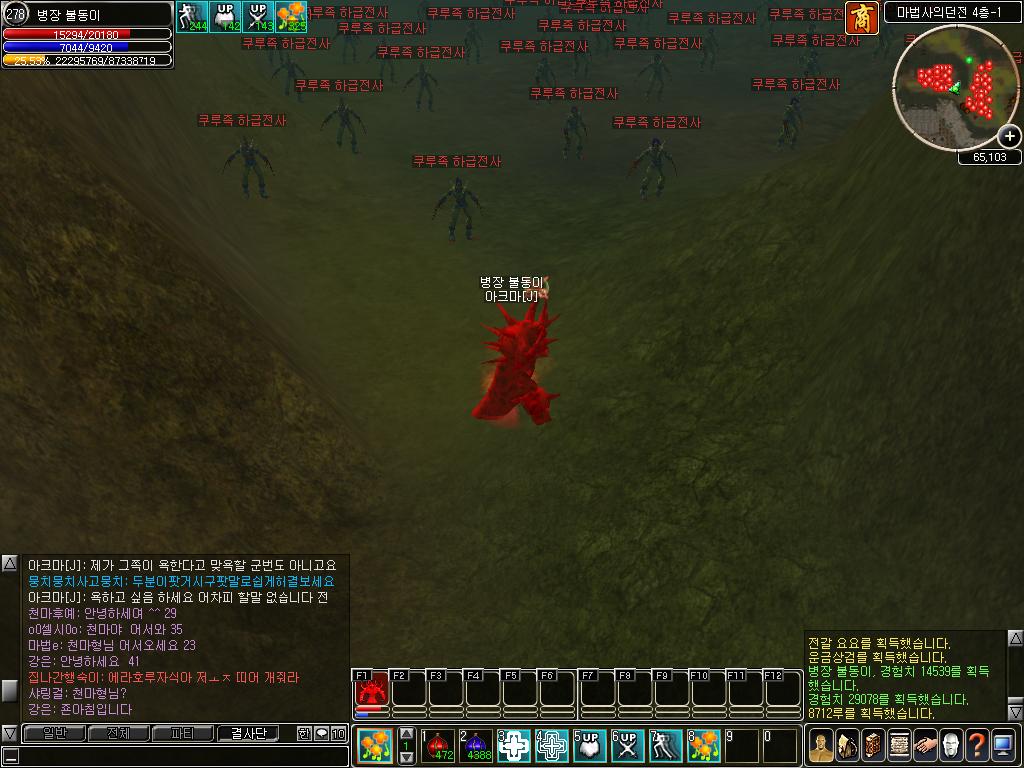Zoom the minimap with the plus button

pyautogui.click(x=1010, y=136)
